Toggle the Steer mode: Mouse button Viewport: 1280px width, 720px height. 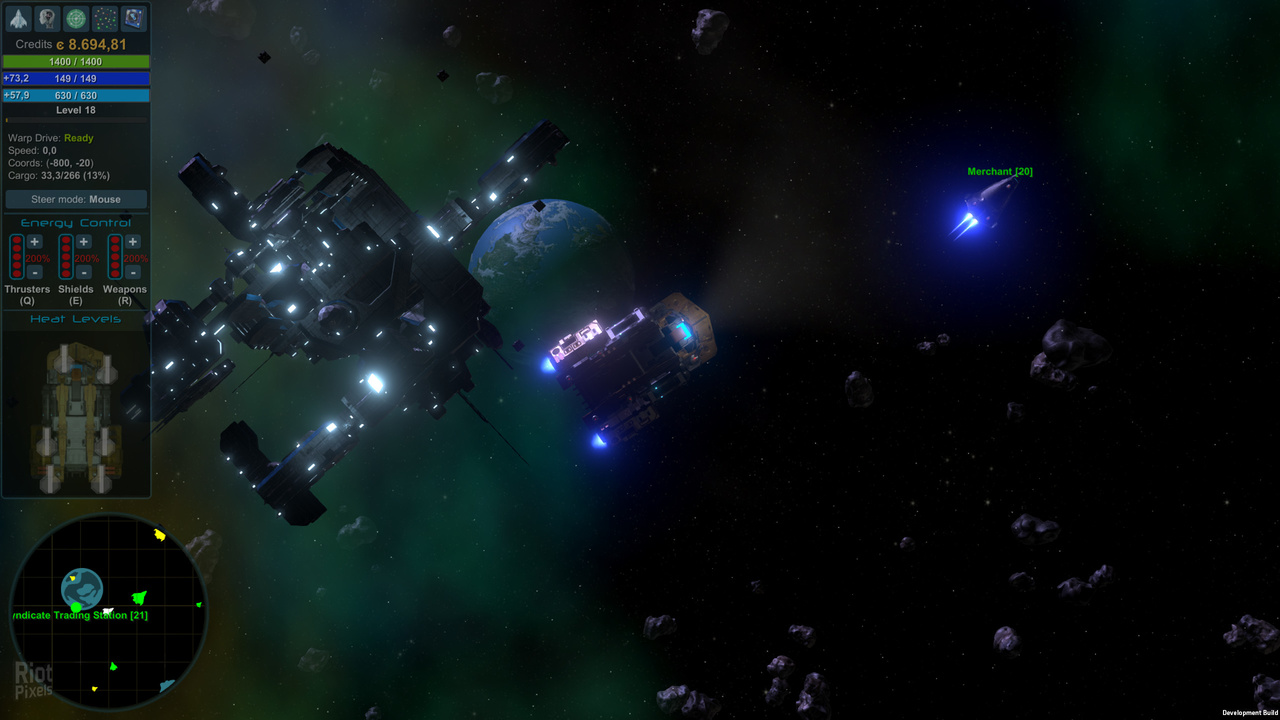76,199
